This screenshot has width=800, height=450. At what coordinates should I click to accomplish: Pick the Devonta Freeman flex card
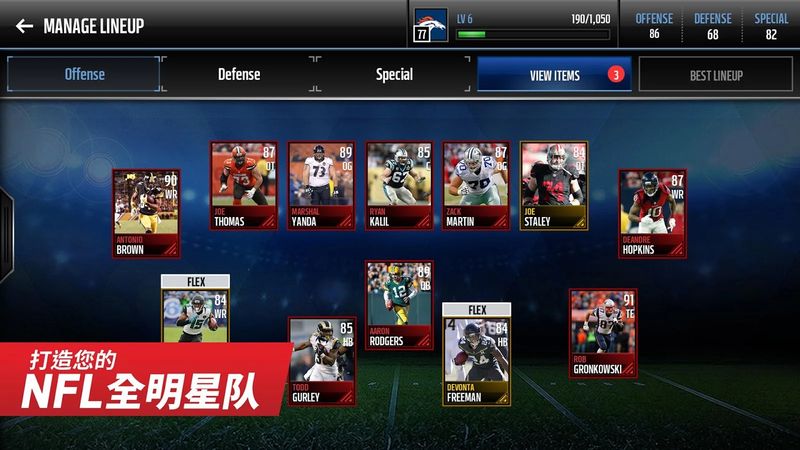(476, 355)
